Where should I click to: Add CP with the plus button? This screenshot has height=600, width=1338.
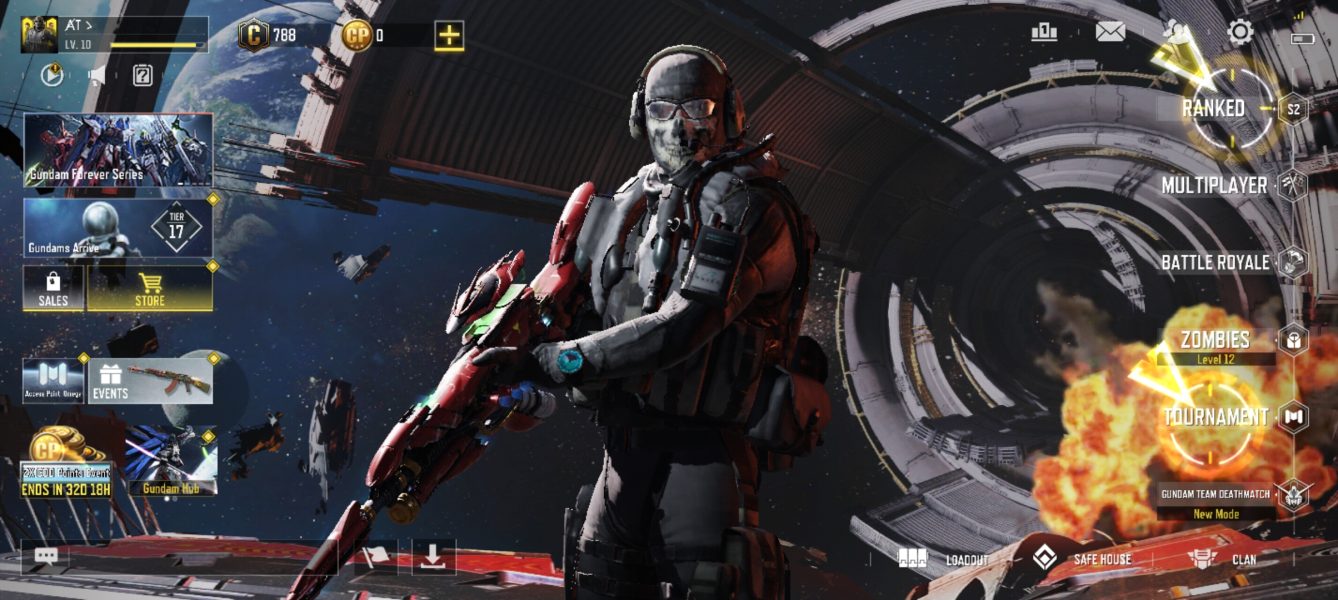coord(449,36)
